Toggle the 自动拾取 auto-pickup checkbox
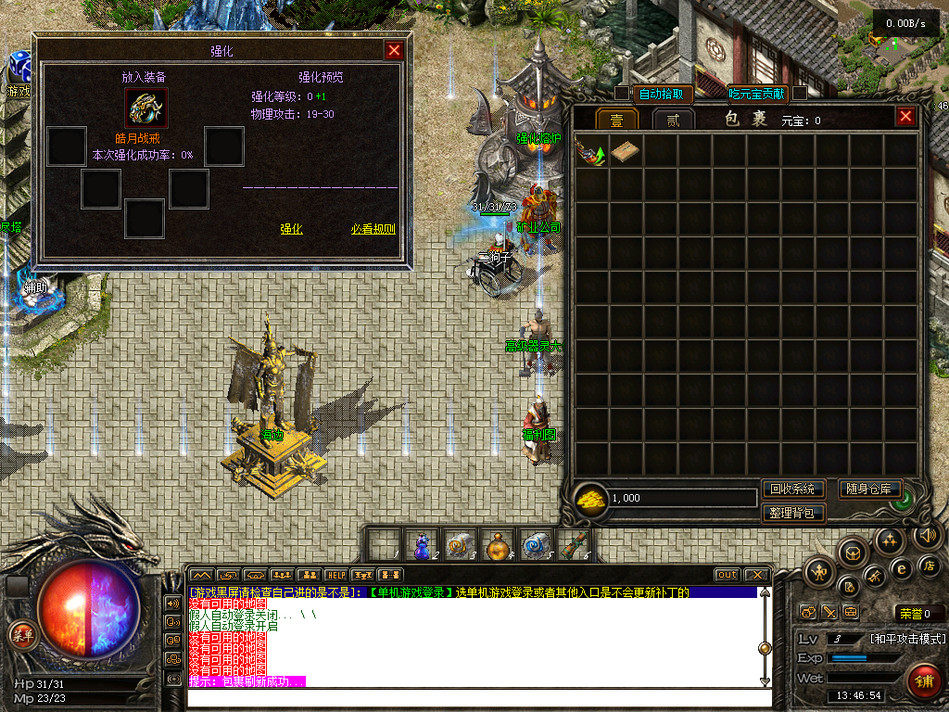The height and width of the screenshot is (712, 949). click(x=622, y=94)
